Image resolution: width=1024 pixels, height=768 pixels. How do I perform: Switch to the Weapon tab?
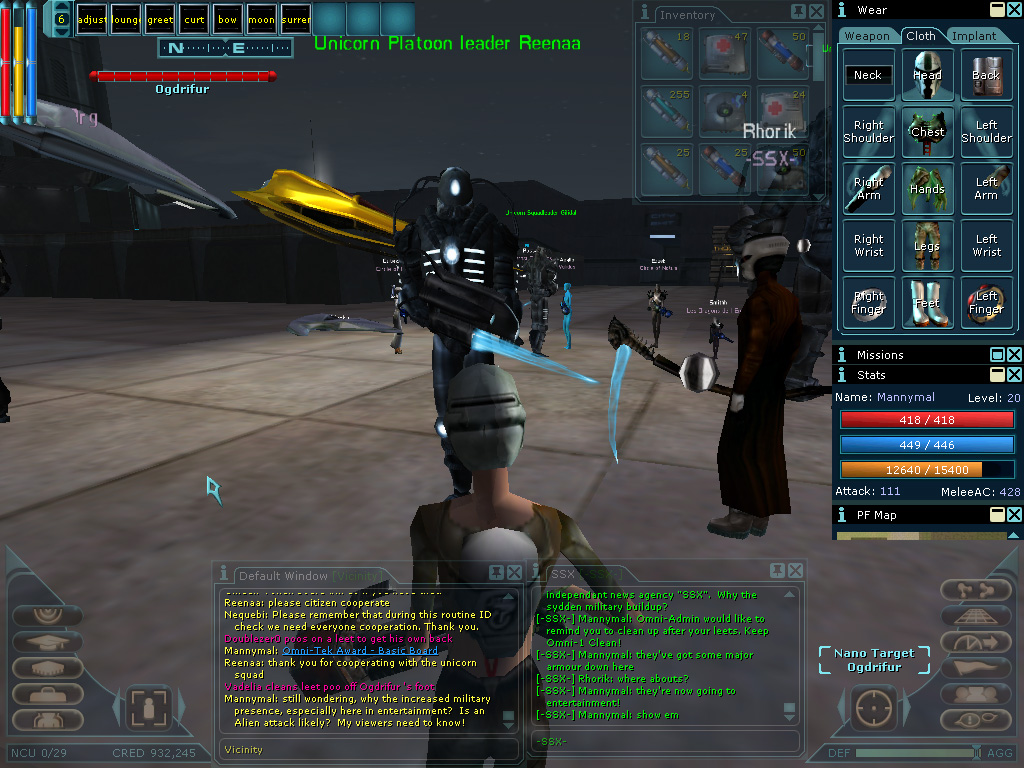[866, 36]
